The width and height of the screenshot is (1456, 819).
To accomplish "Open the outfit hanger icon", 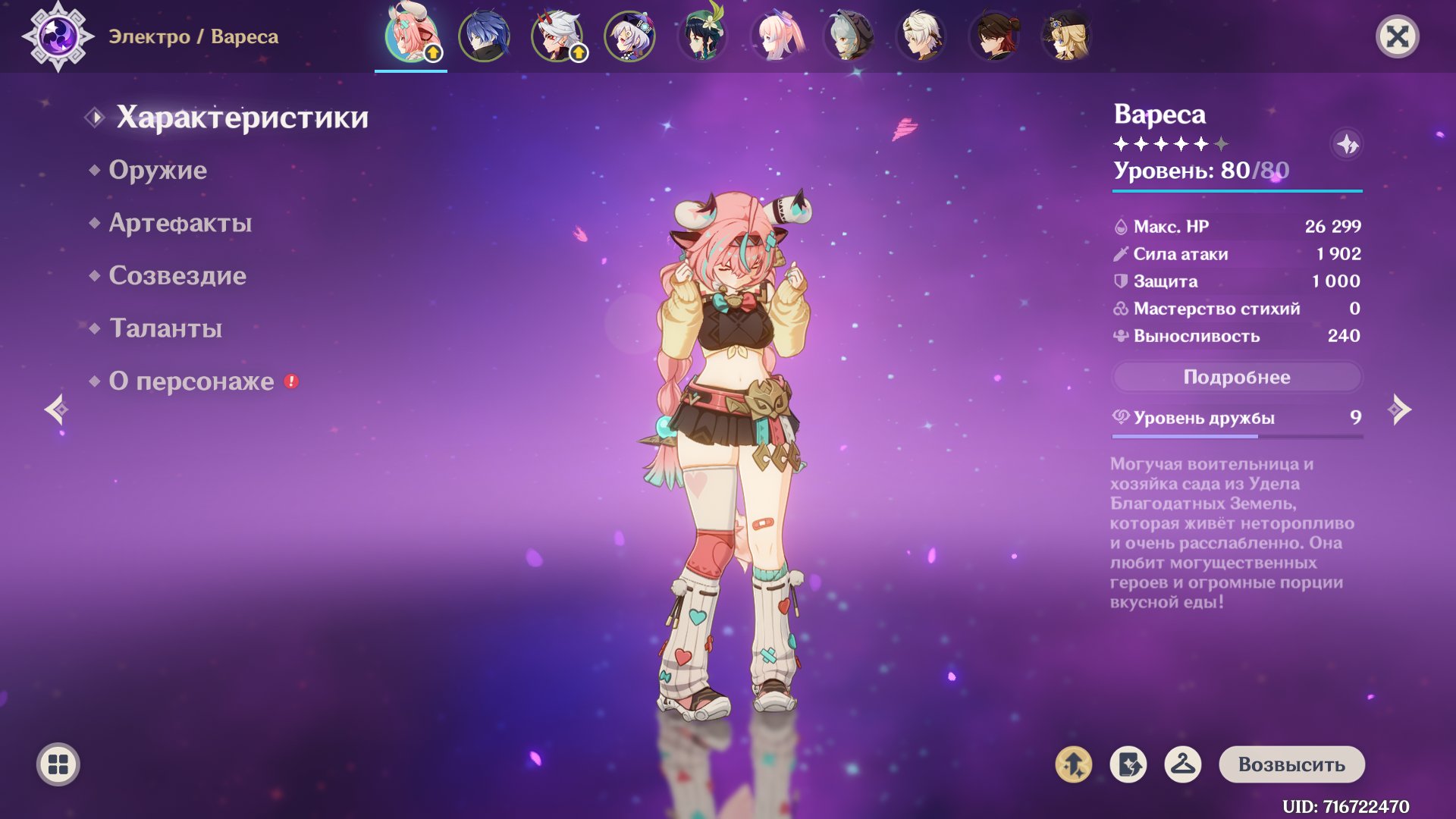I will 1182,764.
